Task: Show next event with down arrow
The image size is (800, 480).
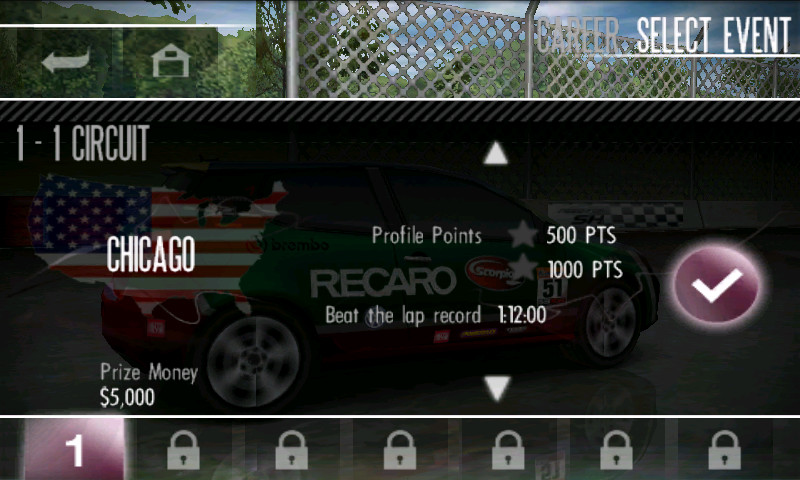Action: point(497,387)
